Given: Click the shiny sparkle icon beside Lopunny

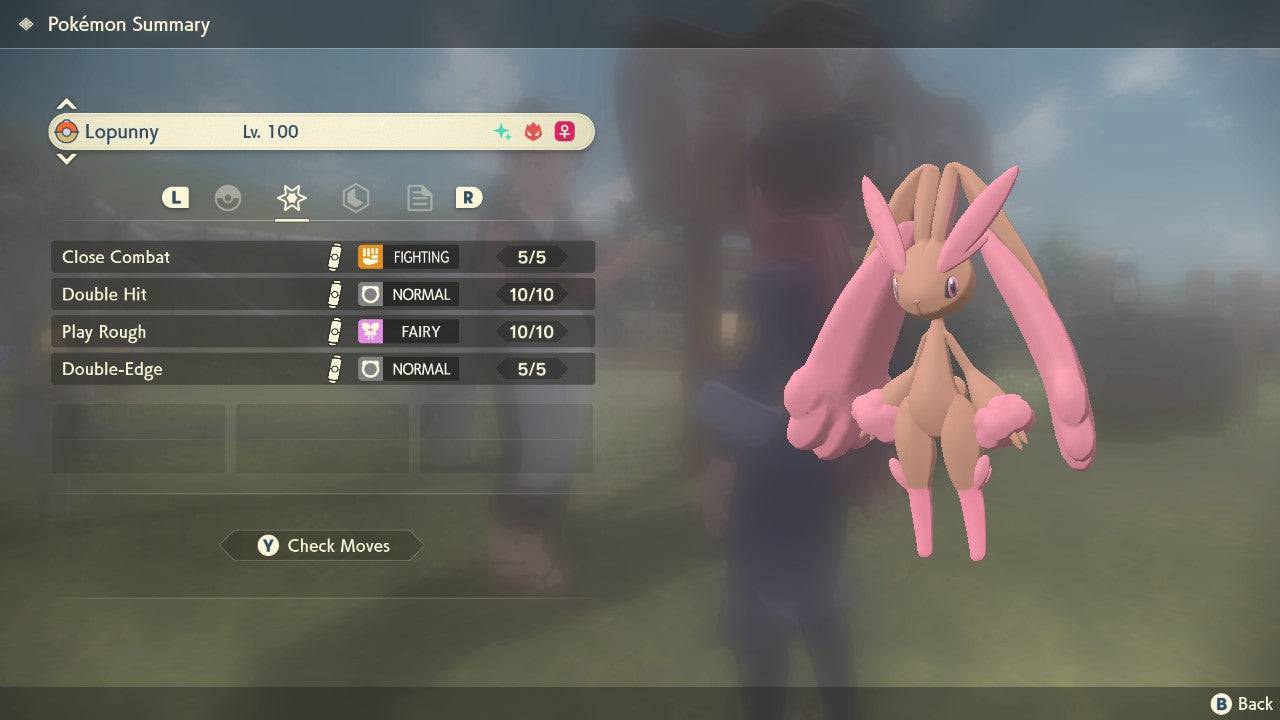Looking at the screenshot, I should coord(502,131).
